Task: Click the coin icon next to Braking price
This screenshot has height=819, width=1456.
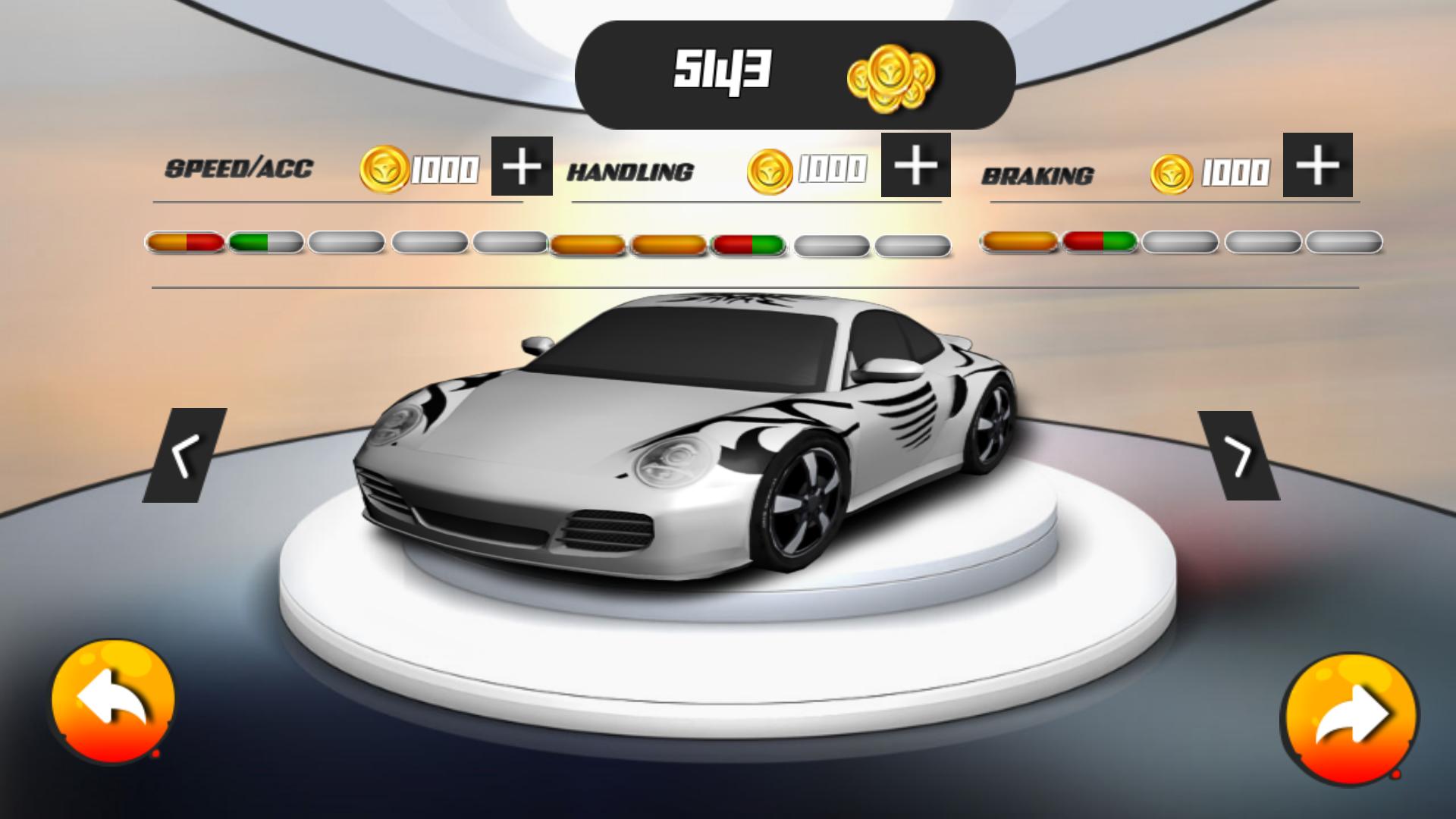Action: 1172,171
